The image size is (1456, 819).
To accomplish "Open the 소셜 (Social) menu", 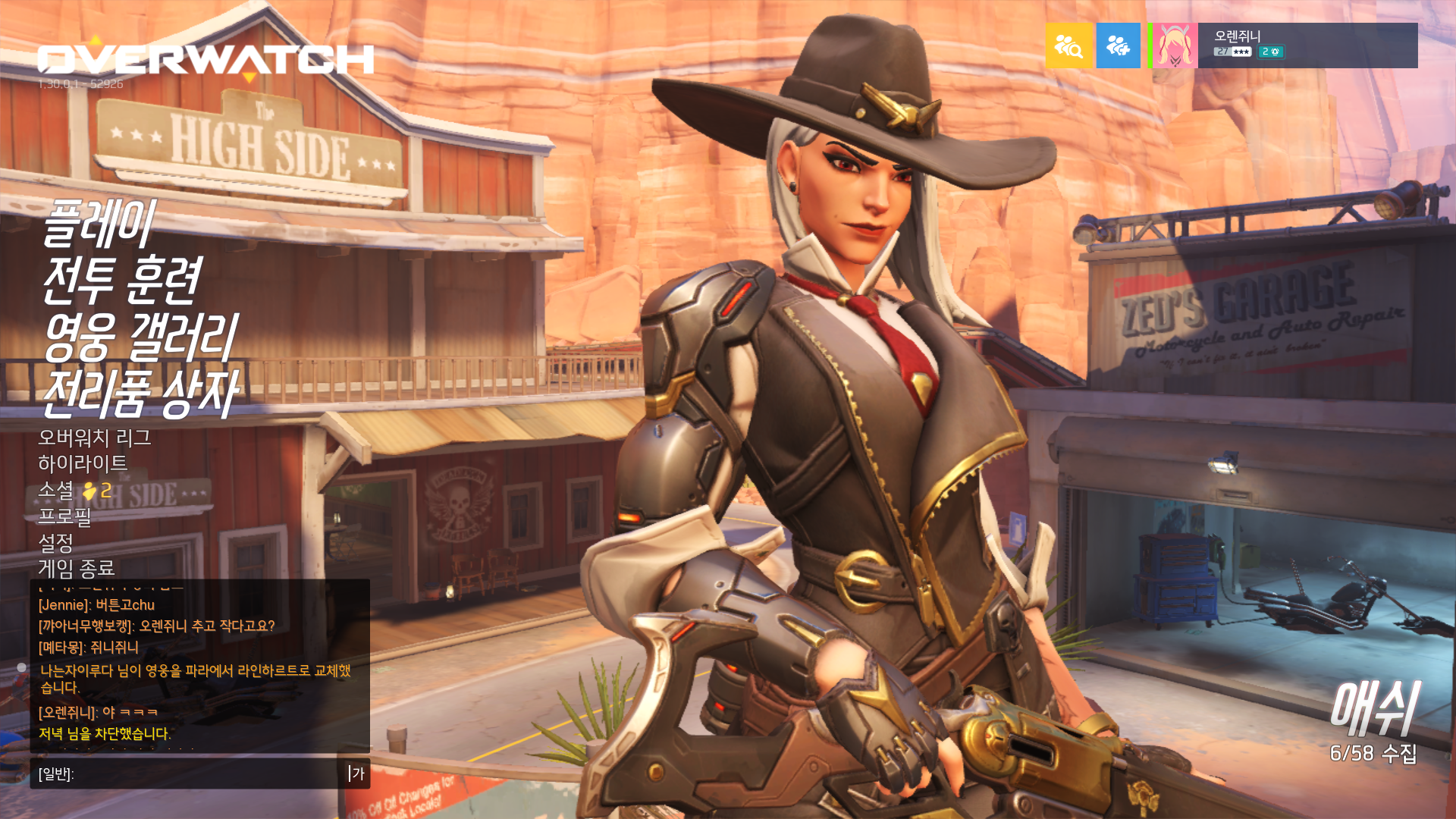I will point(56,491).
